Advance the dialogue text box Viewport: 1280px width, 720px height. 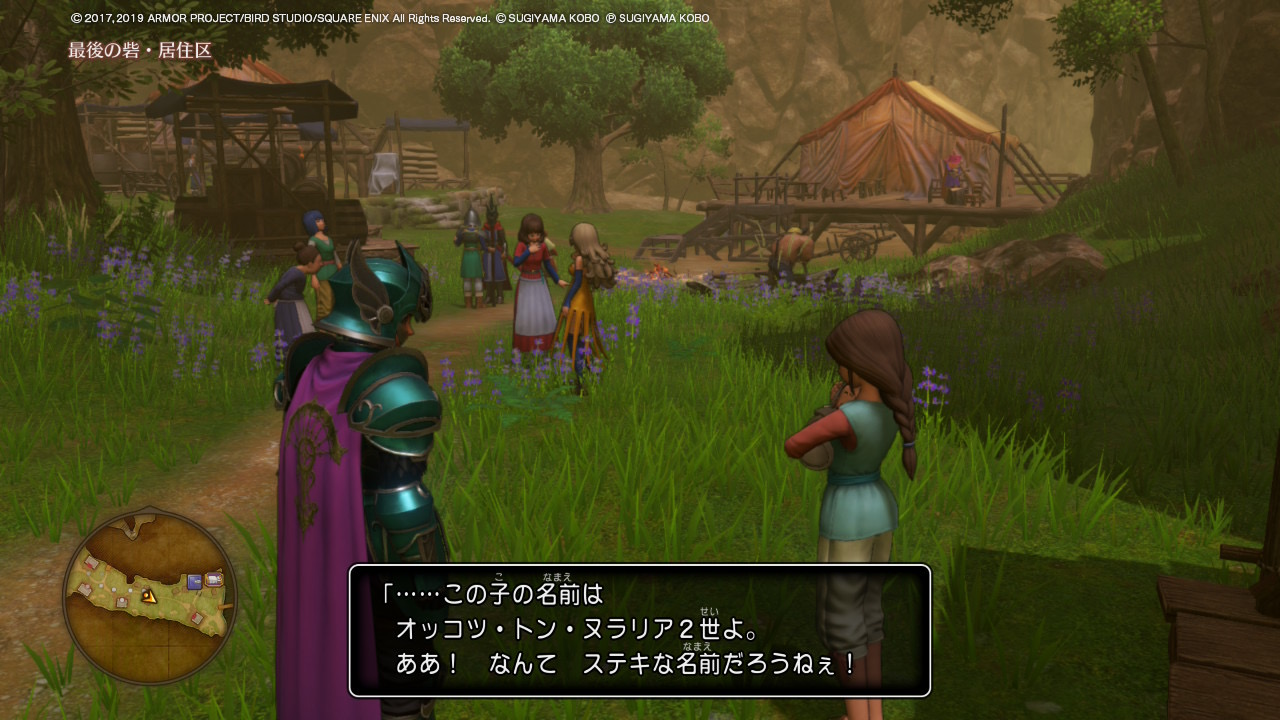tap(640, 630)
